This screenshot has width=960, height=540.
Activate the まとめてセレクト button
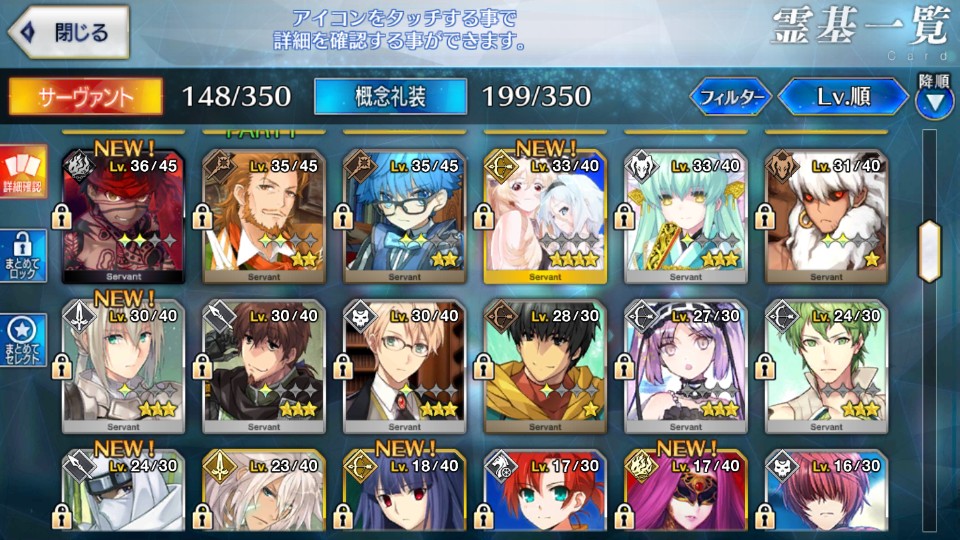pyautogui.click(x=24, y=340)
